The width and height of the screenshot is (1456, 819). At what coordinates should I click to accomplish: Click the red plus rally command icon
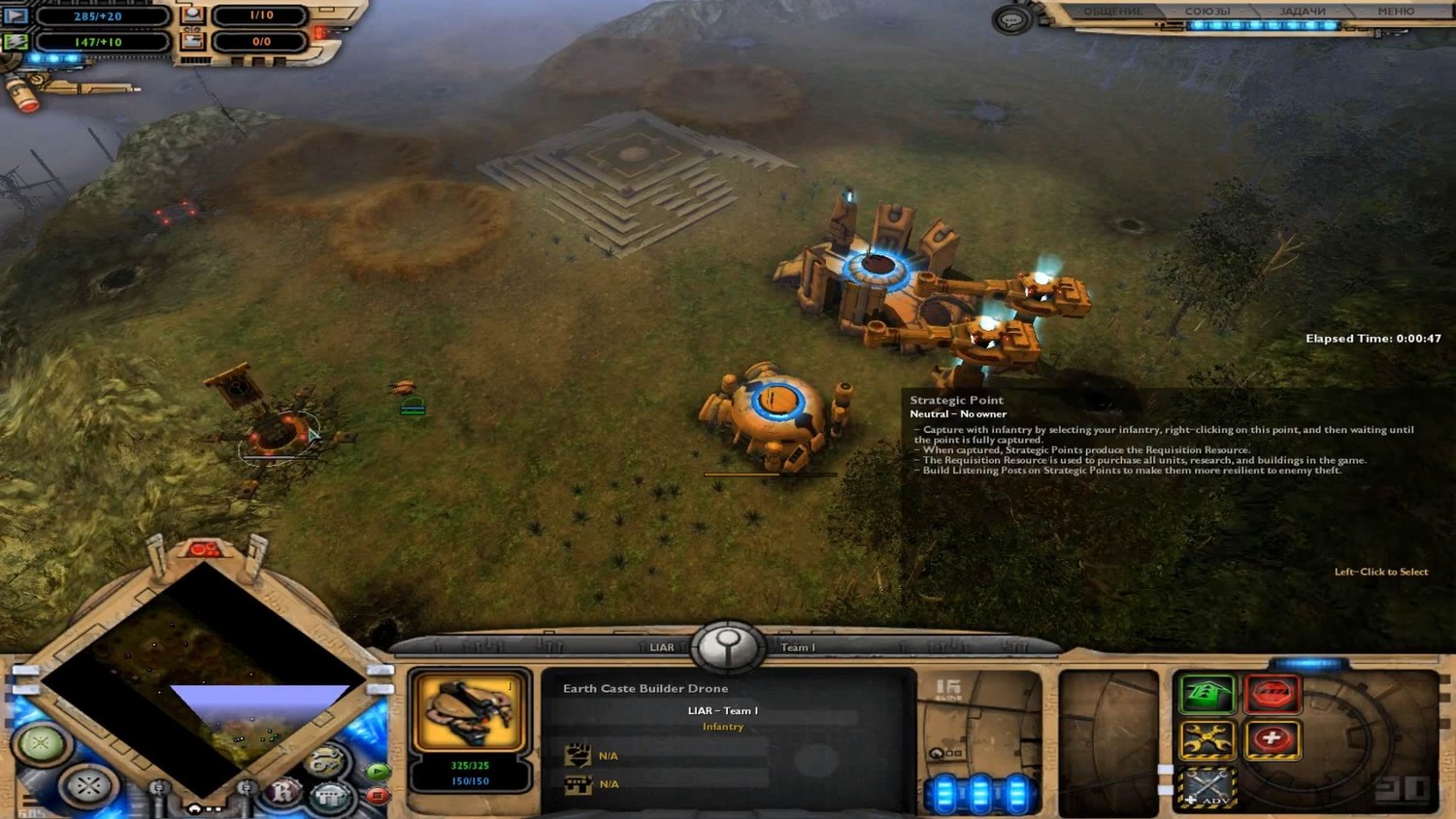(x=1272, y=739)
